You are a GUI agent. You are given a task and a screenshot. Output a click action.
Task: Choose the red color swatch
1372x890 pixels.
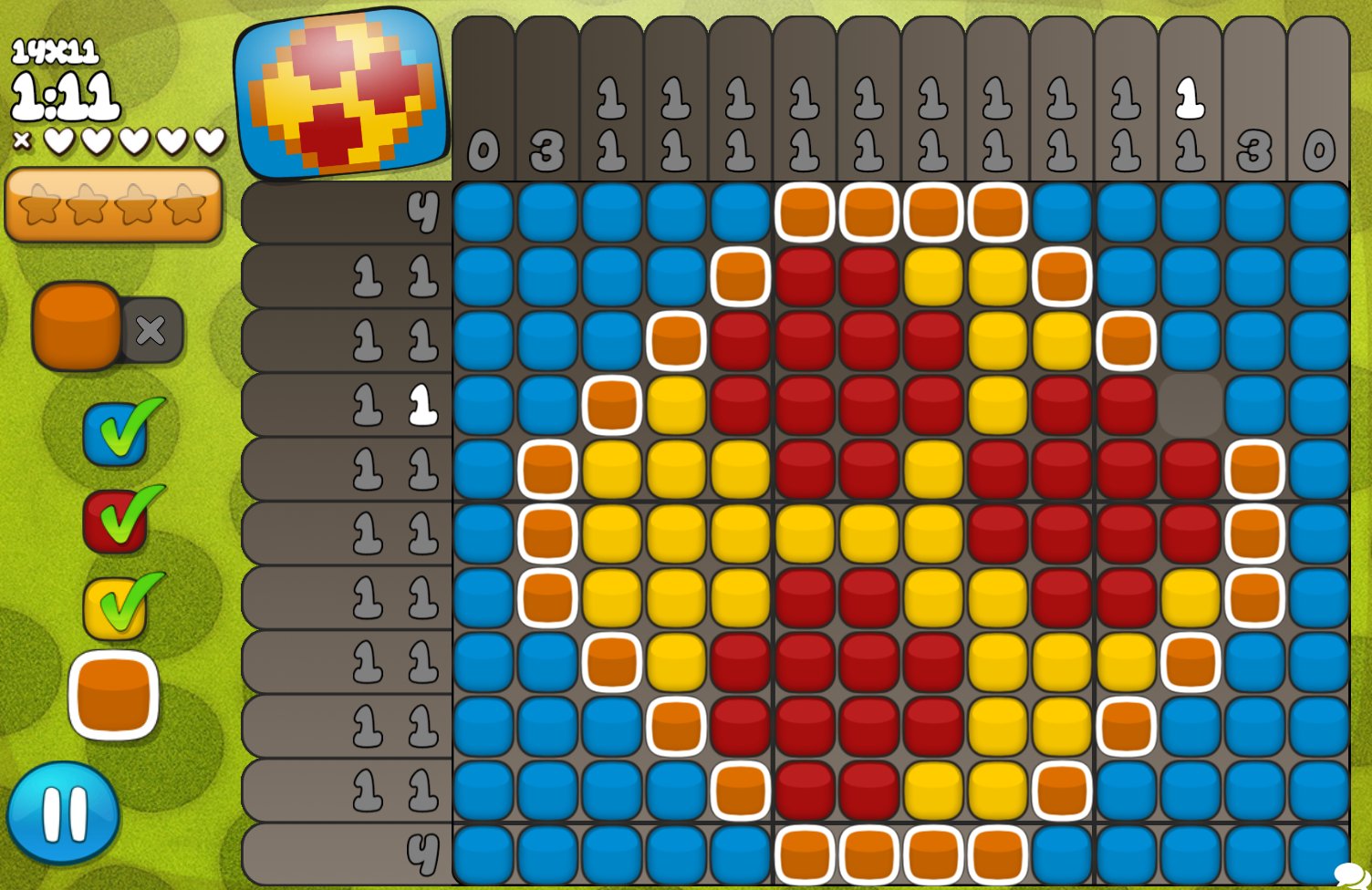(116, 522)
